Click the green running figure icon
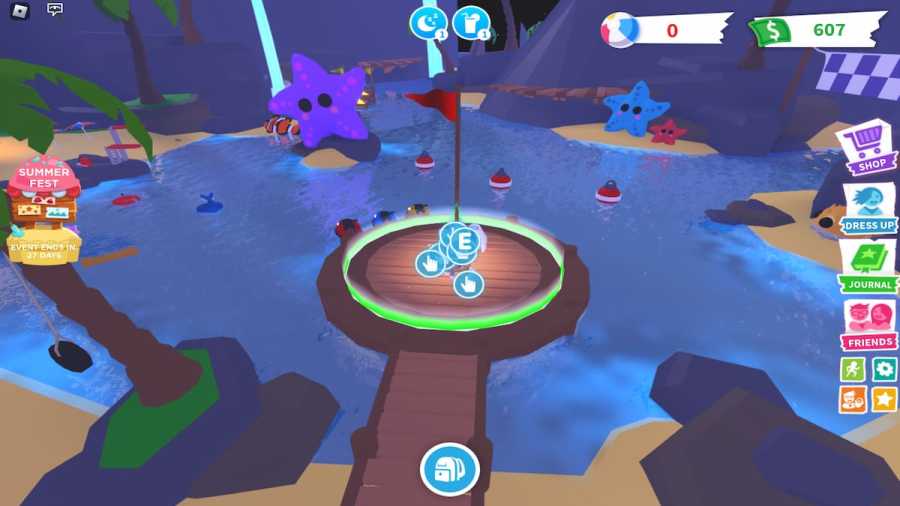This screenshot has height=506, width=900. tap(853, 369)
